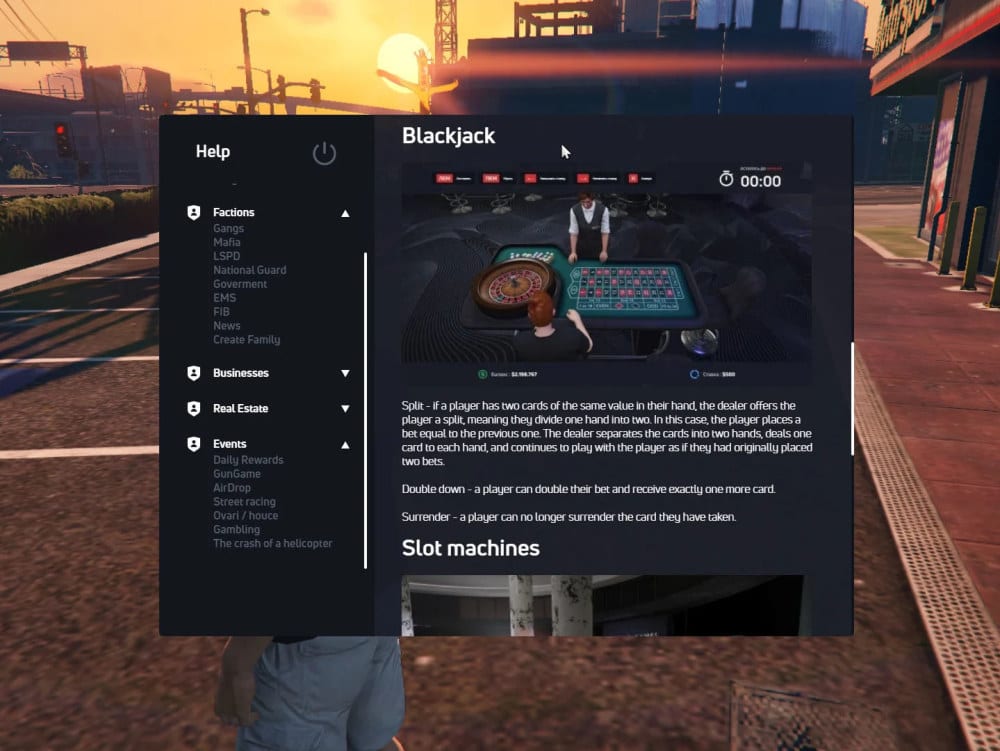Select the FIB entry

point(221,312)
